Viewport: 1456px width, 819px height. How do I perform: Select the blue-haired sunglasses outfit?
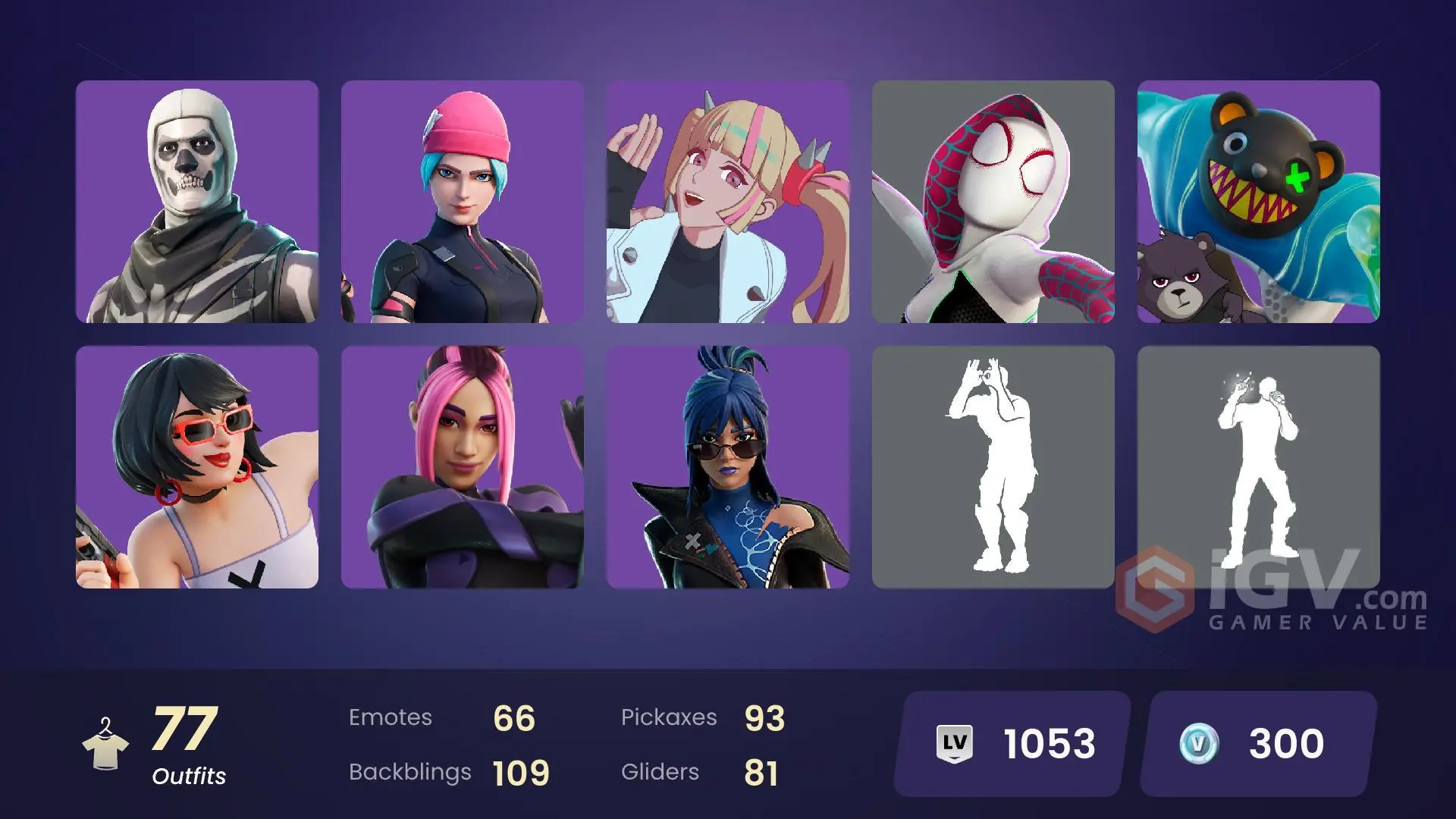728,466
